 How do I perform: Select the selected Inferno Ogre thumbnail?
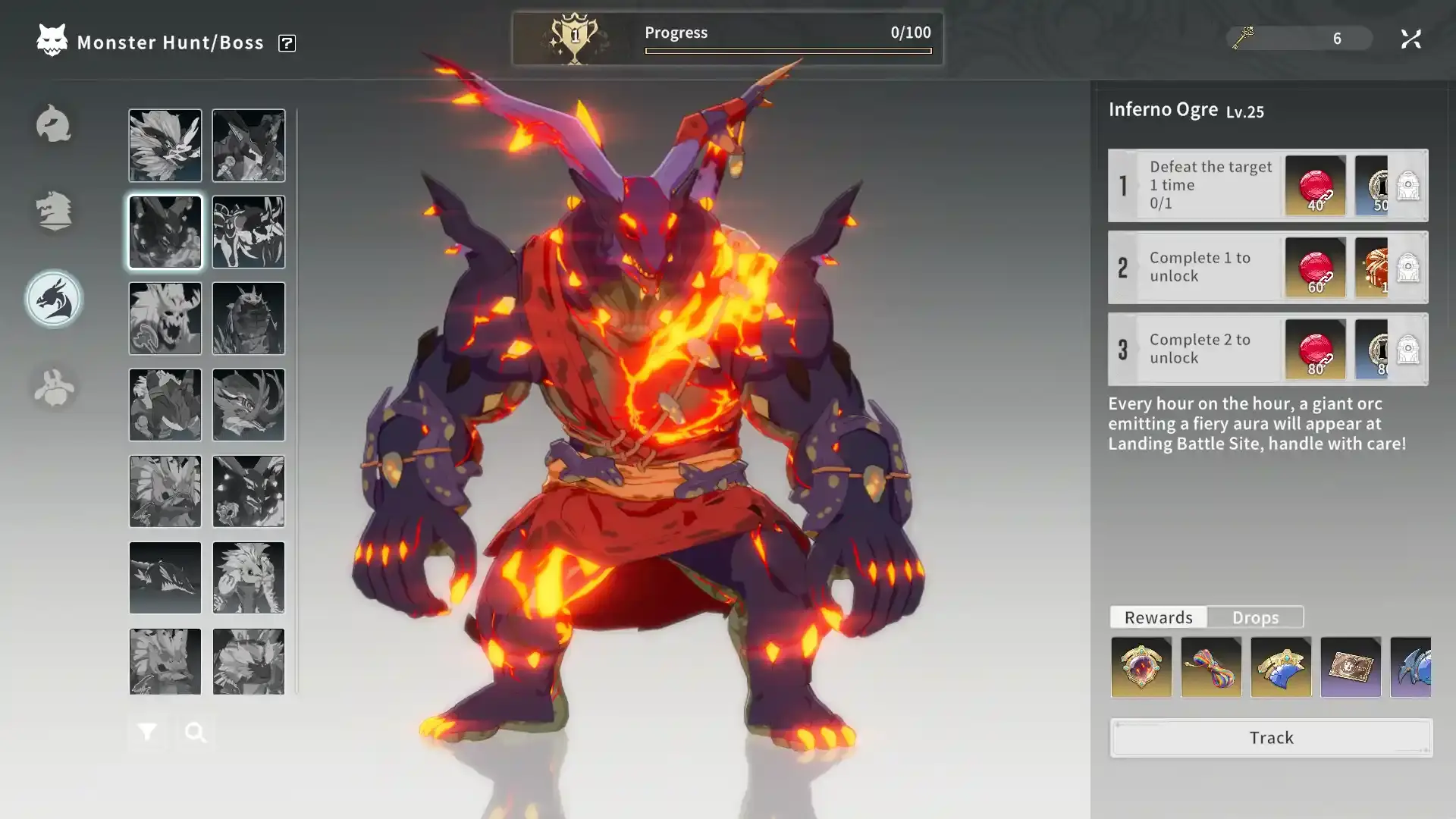[165, 232]
